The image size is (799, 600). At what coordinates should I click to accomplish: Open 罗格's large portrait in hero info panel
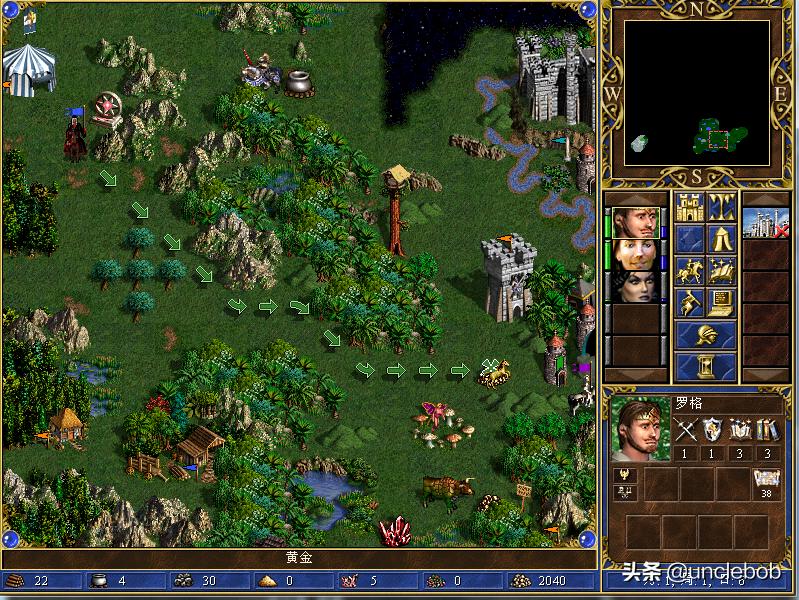639,430
